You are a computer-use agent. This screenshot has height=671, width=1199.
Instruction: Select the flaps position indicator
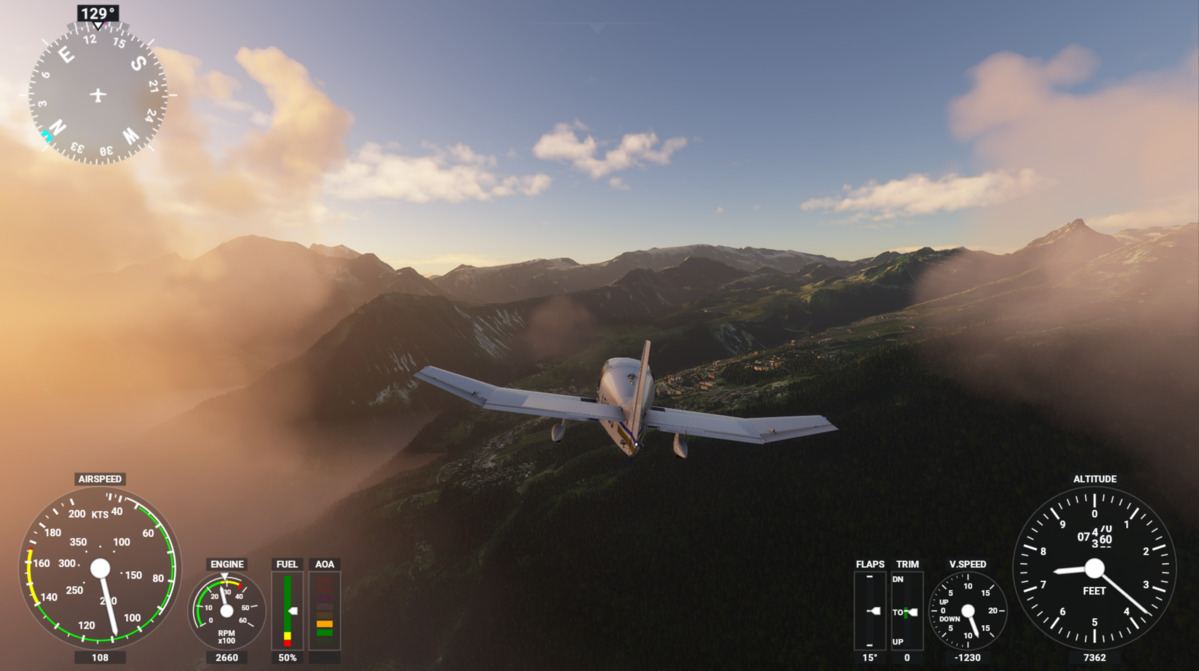(x=870, y=610)
